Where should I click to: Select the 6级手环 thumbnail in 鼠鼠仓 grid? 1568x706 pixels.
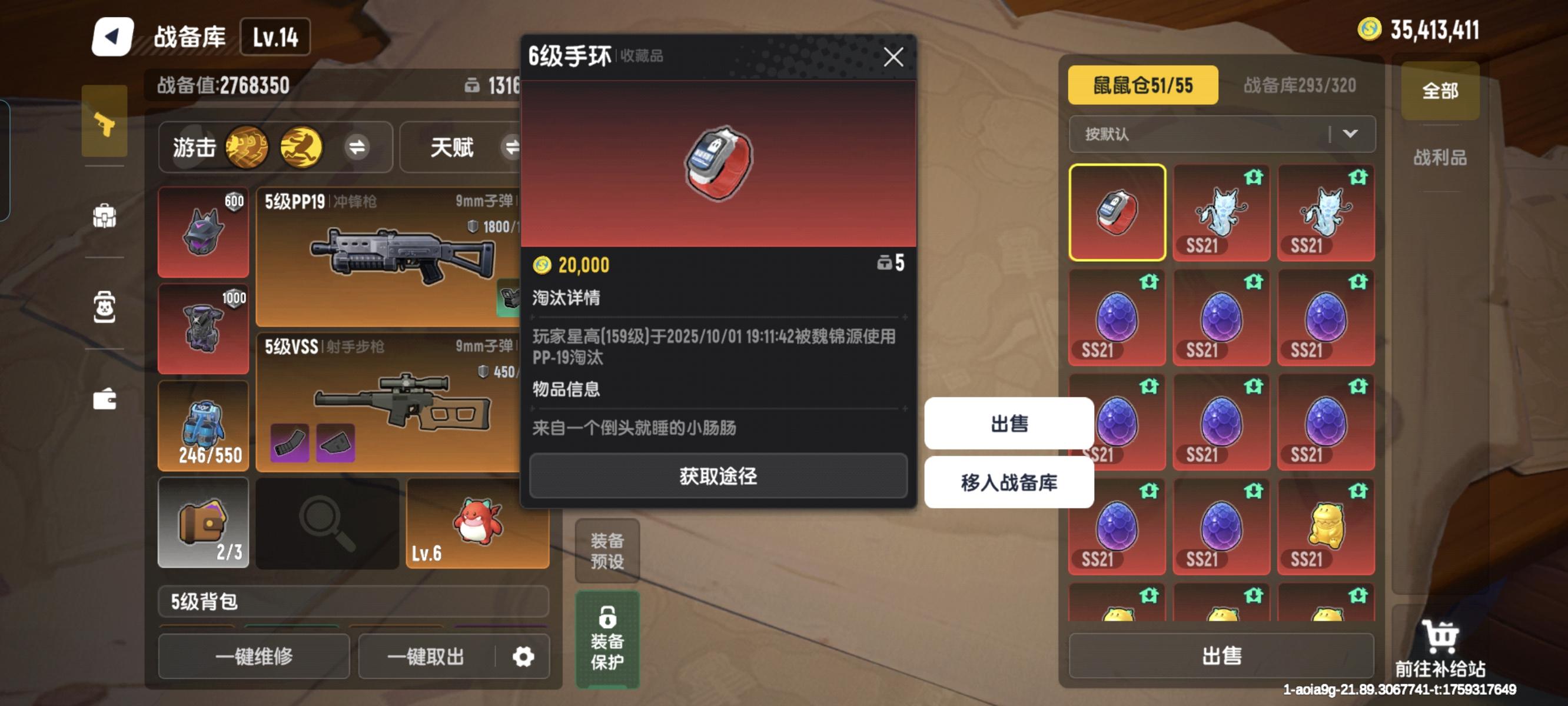tap(1117, 214)
